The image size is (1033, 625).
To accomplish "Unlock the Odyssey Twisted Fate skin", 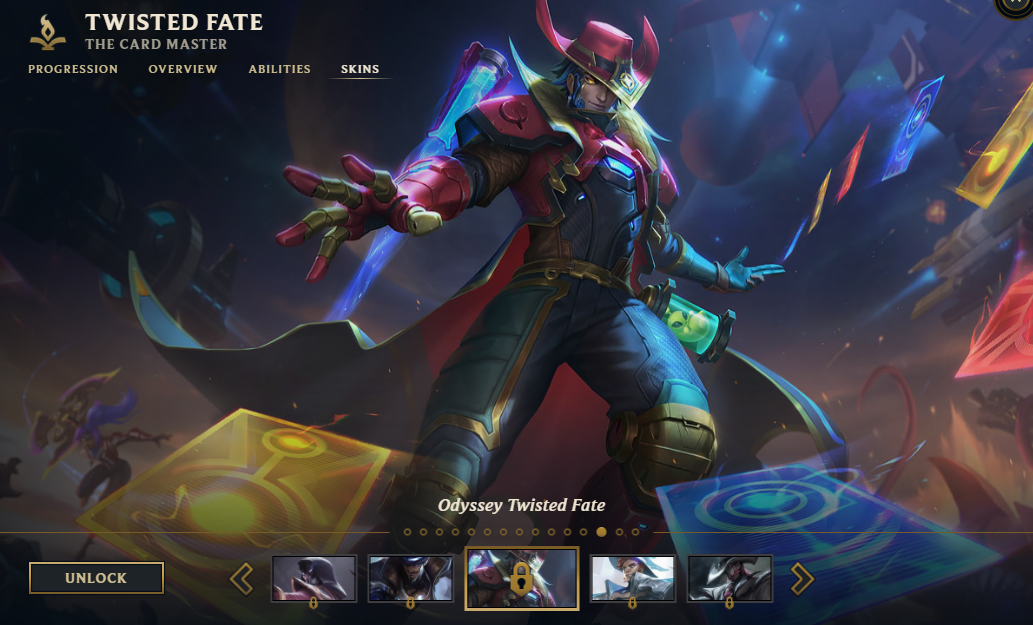I will click(x=96, y=578).
